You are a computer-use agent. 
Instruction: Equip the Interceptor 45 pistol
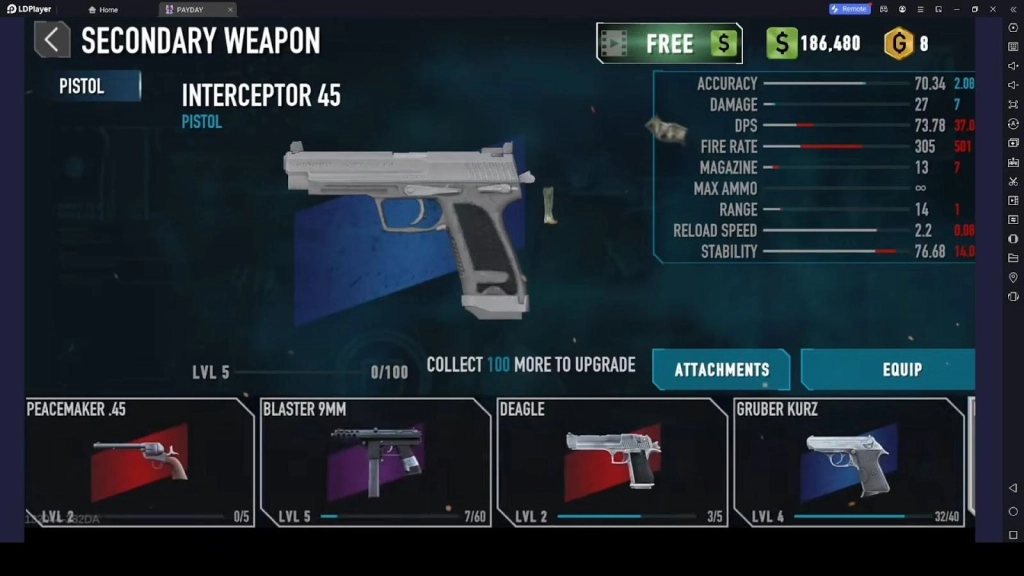(x=888, y=370)
